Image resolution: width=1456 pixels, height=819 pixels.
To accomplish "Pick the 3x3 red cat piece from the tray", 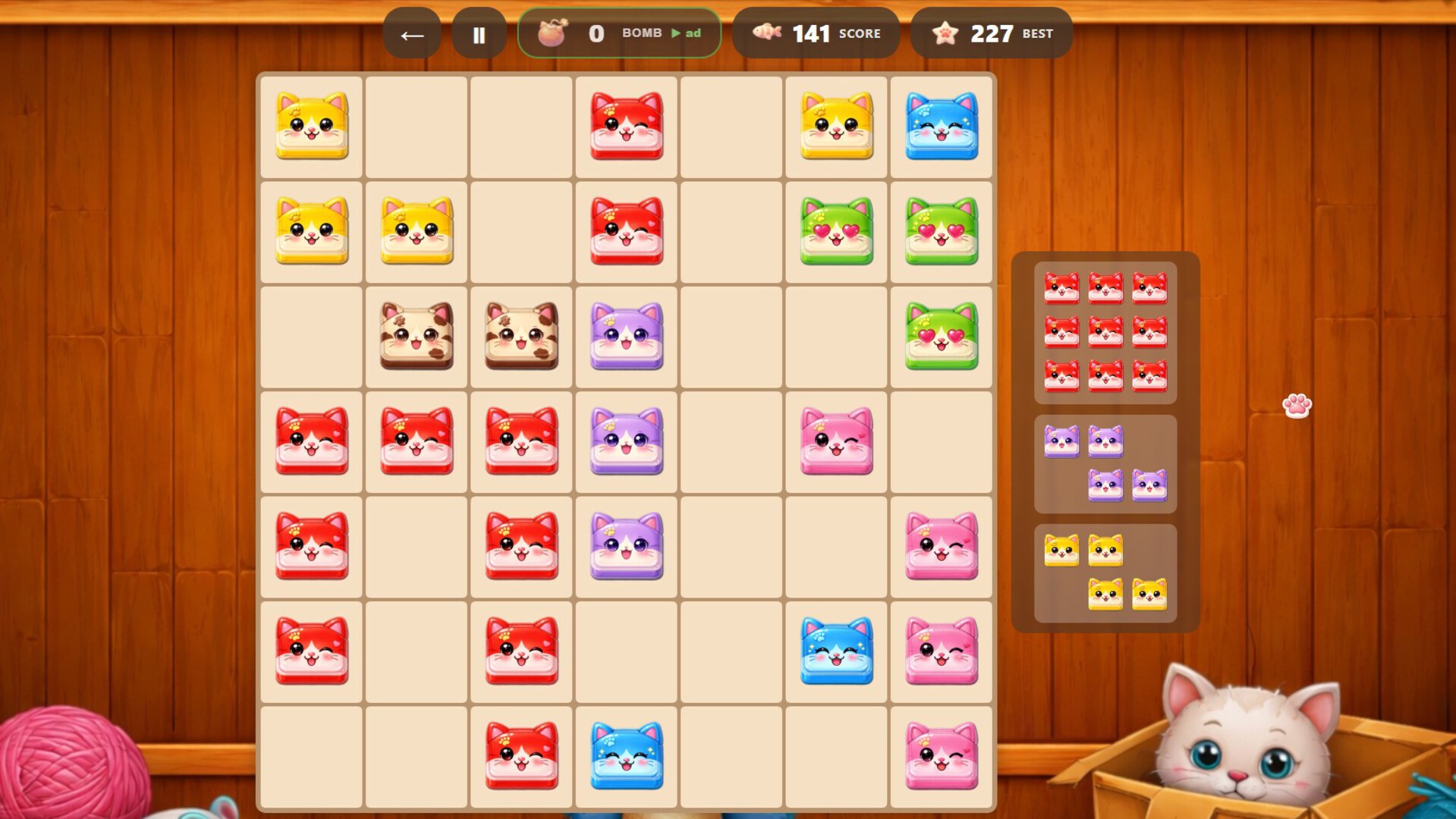I will point(1105,330).
